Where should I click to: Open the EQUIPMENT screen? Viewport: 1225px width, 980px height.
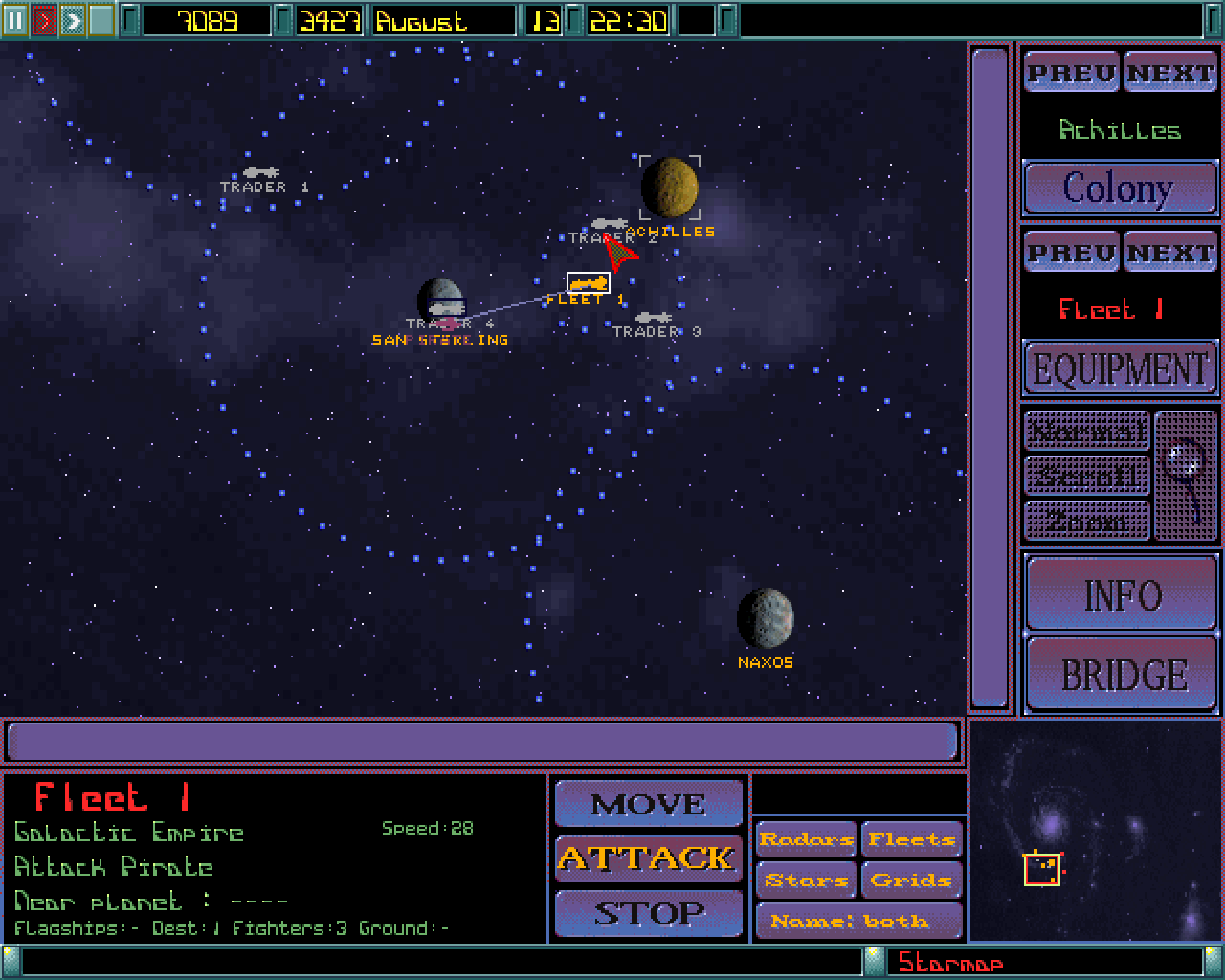1120,369
